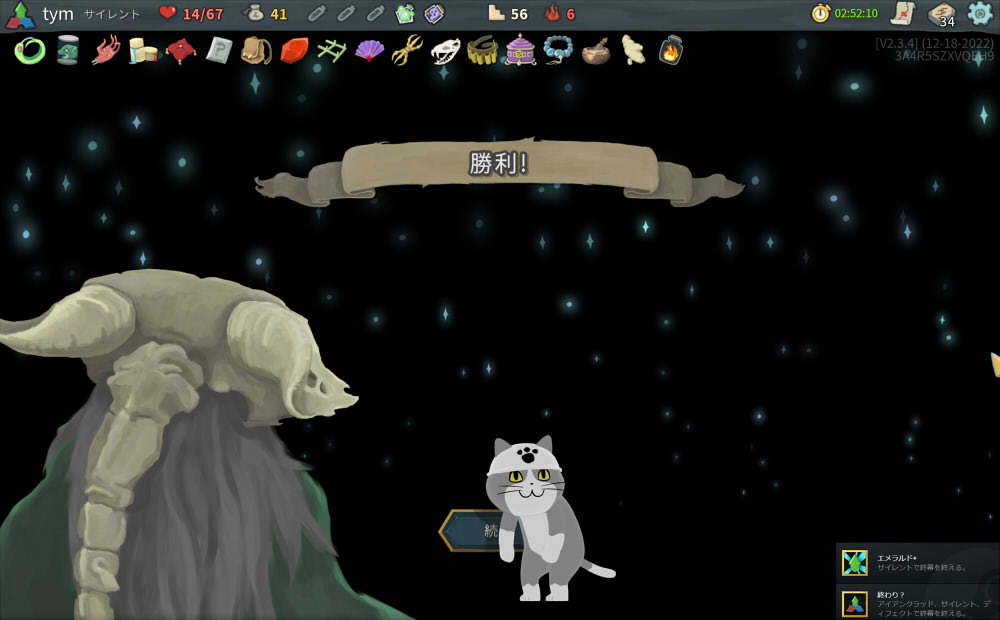Select the Singing Bowl relic
The width and height of the screenshot is (1000, 620).
[x=596, y=50]
